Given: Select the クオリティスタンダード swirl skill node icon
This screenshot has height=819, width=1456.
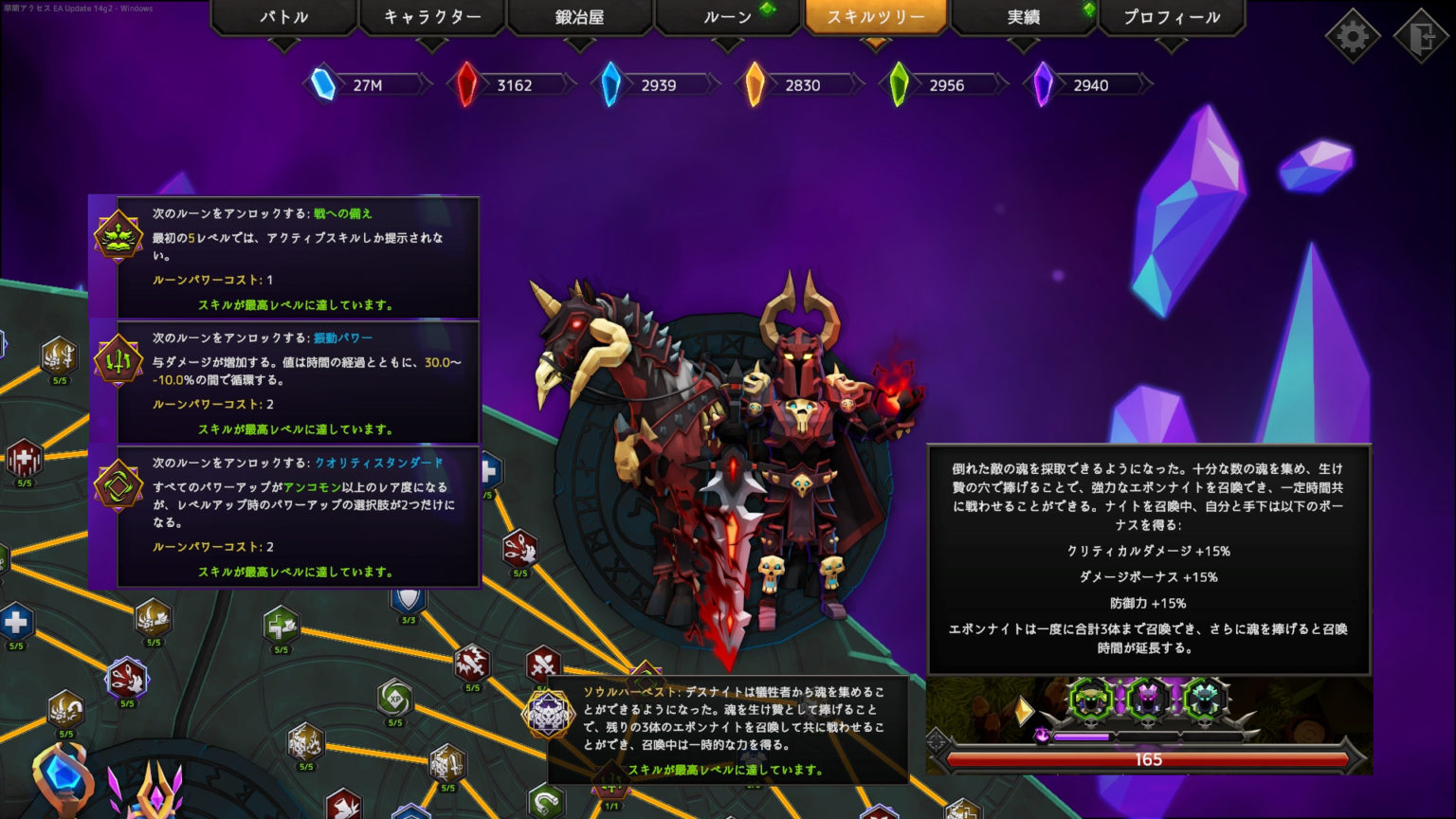Looking at the screenshot, I should click(118, 483).
